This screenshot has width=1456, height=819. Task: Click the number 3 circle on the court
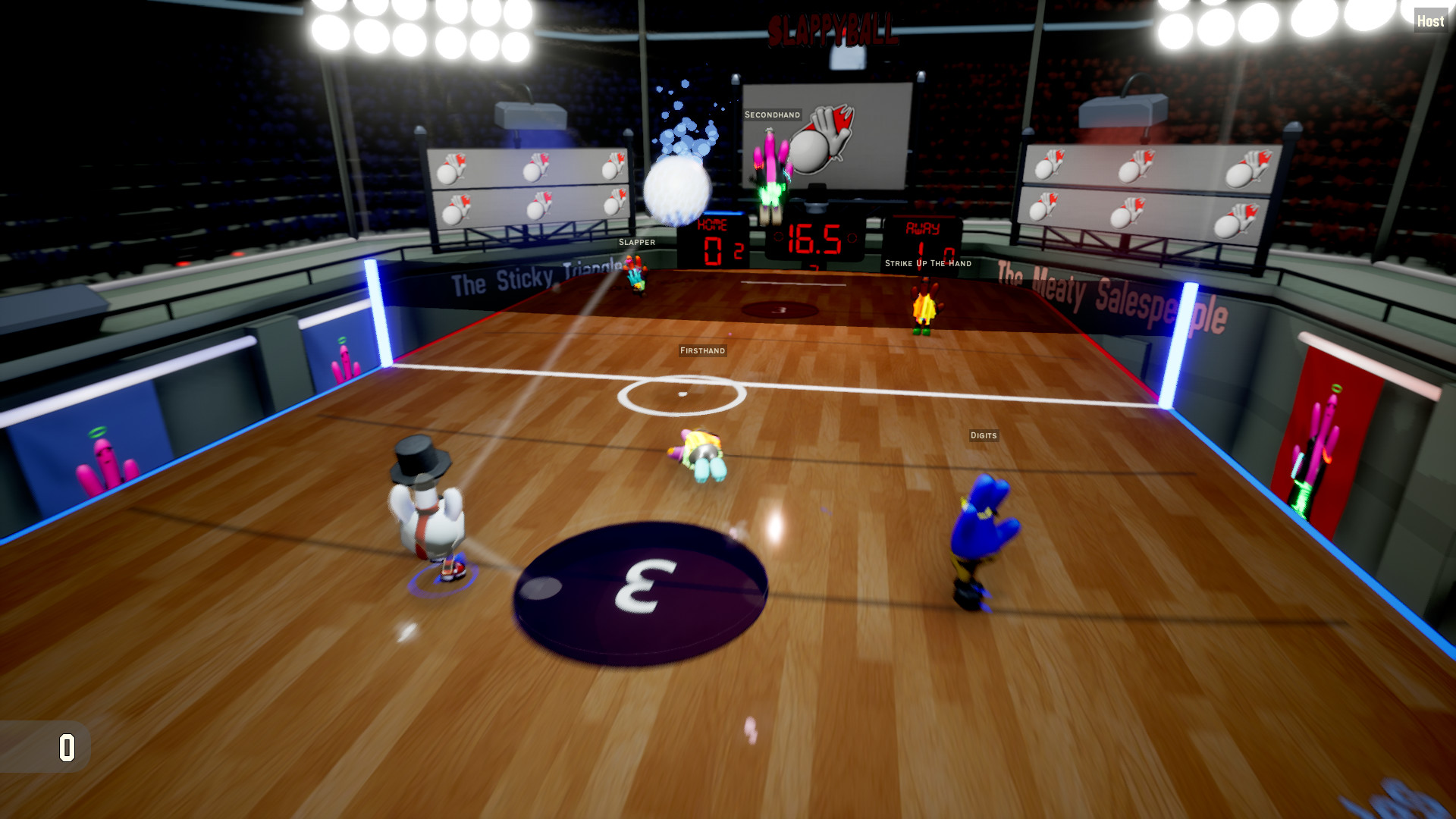click(639, 593)
